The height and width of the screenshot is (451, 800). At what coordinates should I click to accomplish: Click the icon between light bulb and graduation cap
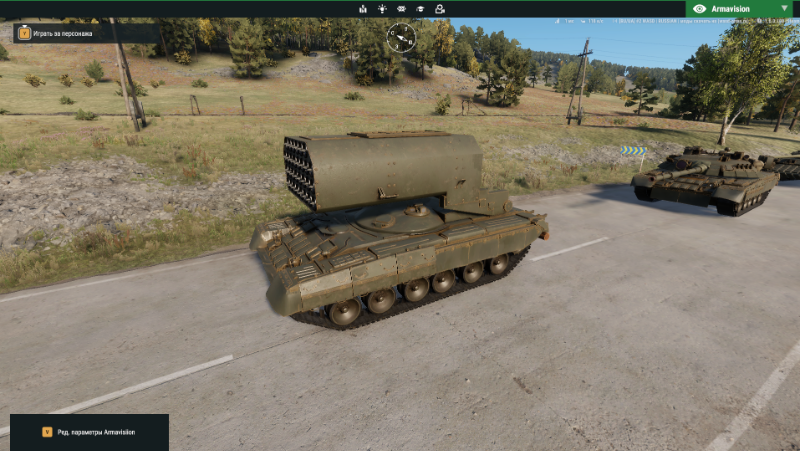(x=401, y=9)
